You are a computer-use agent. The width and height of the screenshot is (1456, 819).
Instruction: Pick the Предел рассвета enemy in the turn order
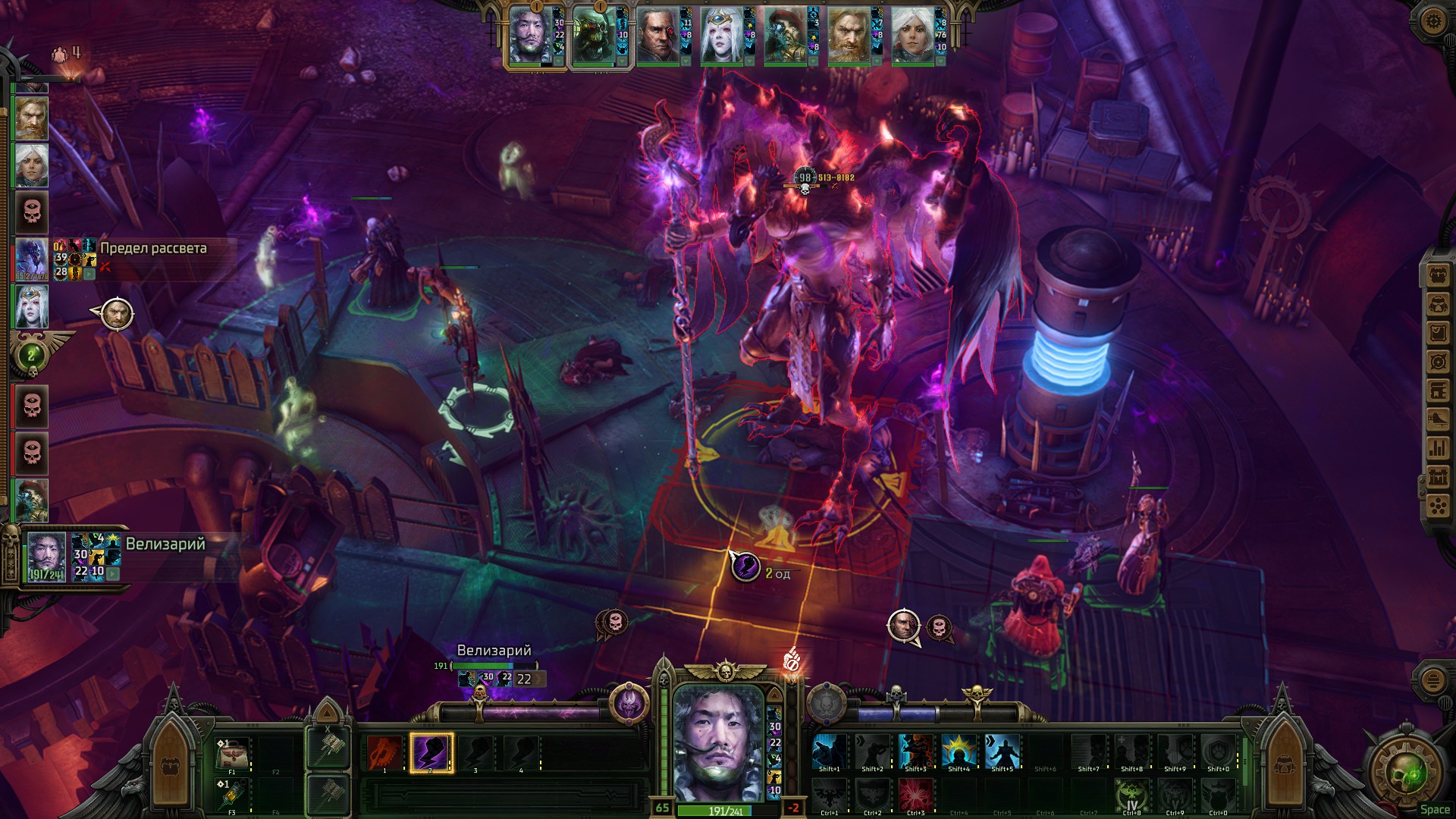32,259
